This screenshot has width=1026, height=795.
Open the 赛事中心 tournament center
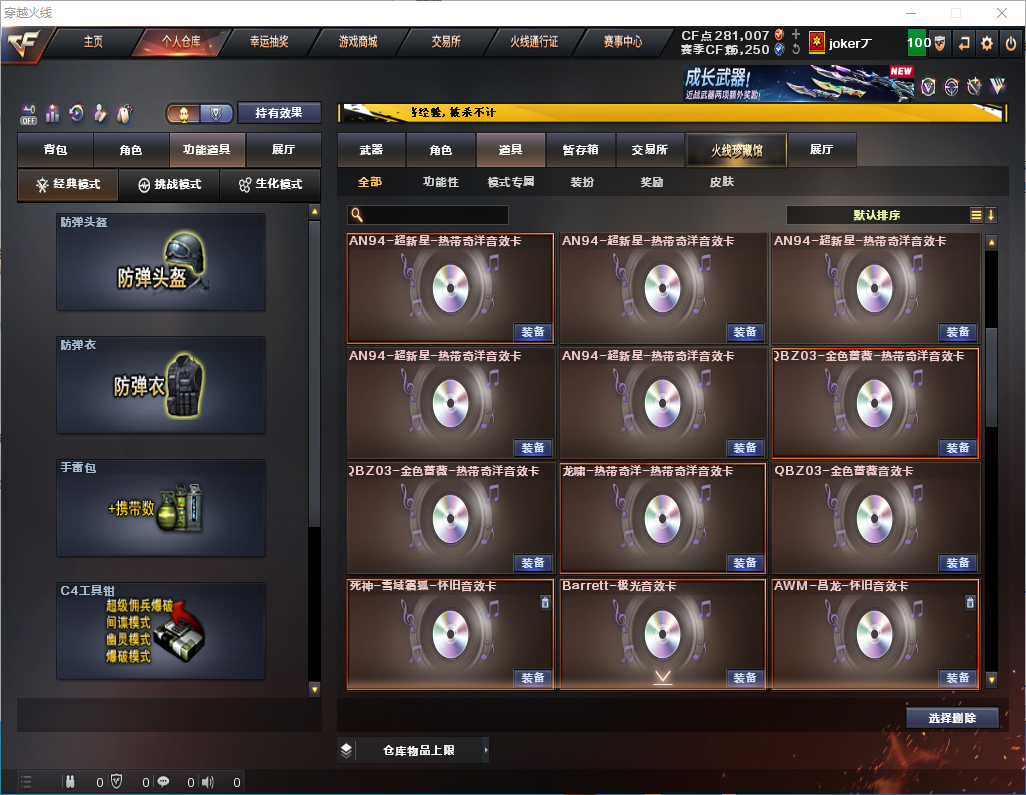click(622, 42)
